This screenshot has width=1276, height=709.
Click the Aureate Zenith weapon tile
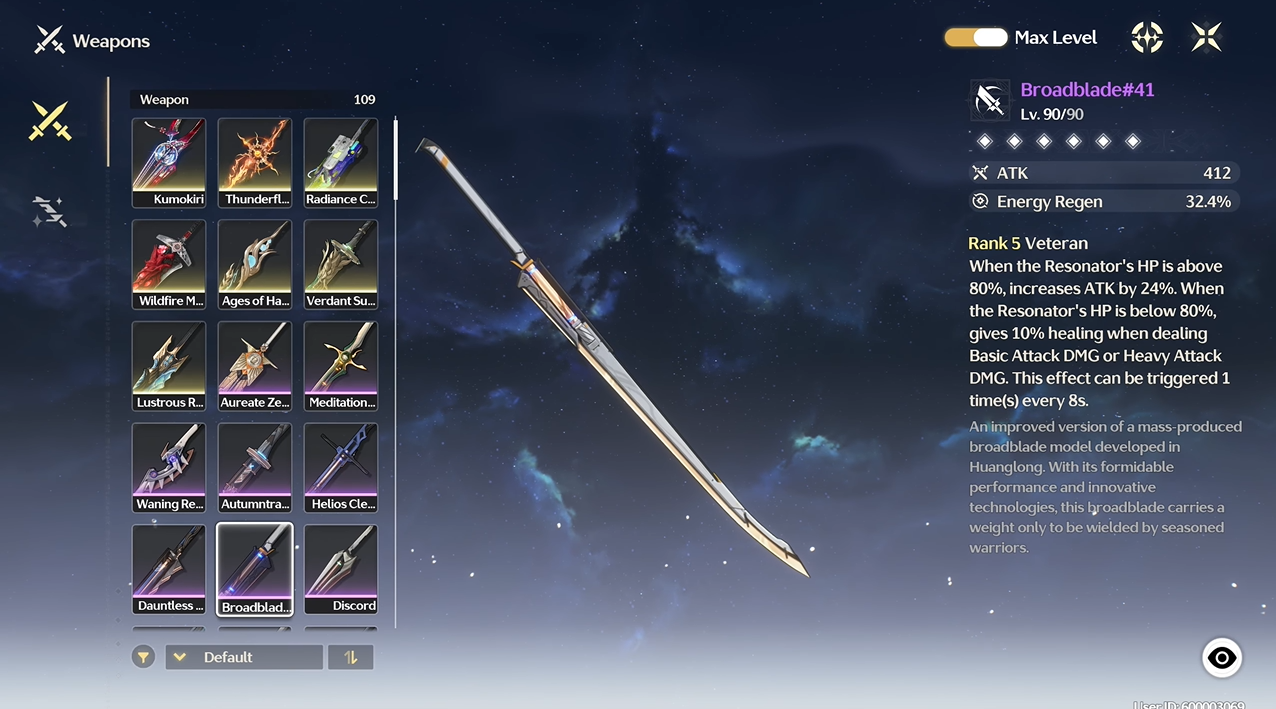tap(255, 366)
